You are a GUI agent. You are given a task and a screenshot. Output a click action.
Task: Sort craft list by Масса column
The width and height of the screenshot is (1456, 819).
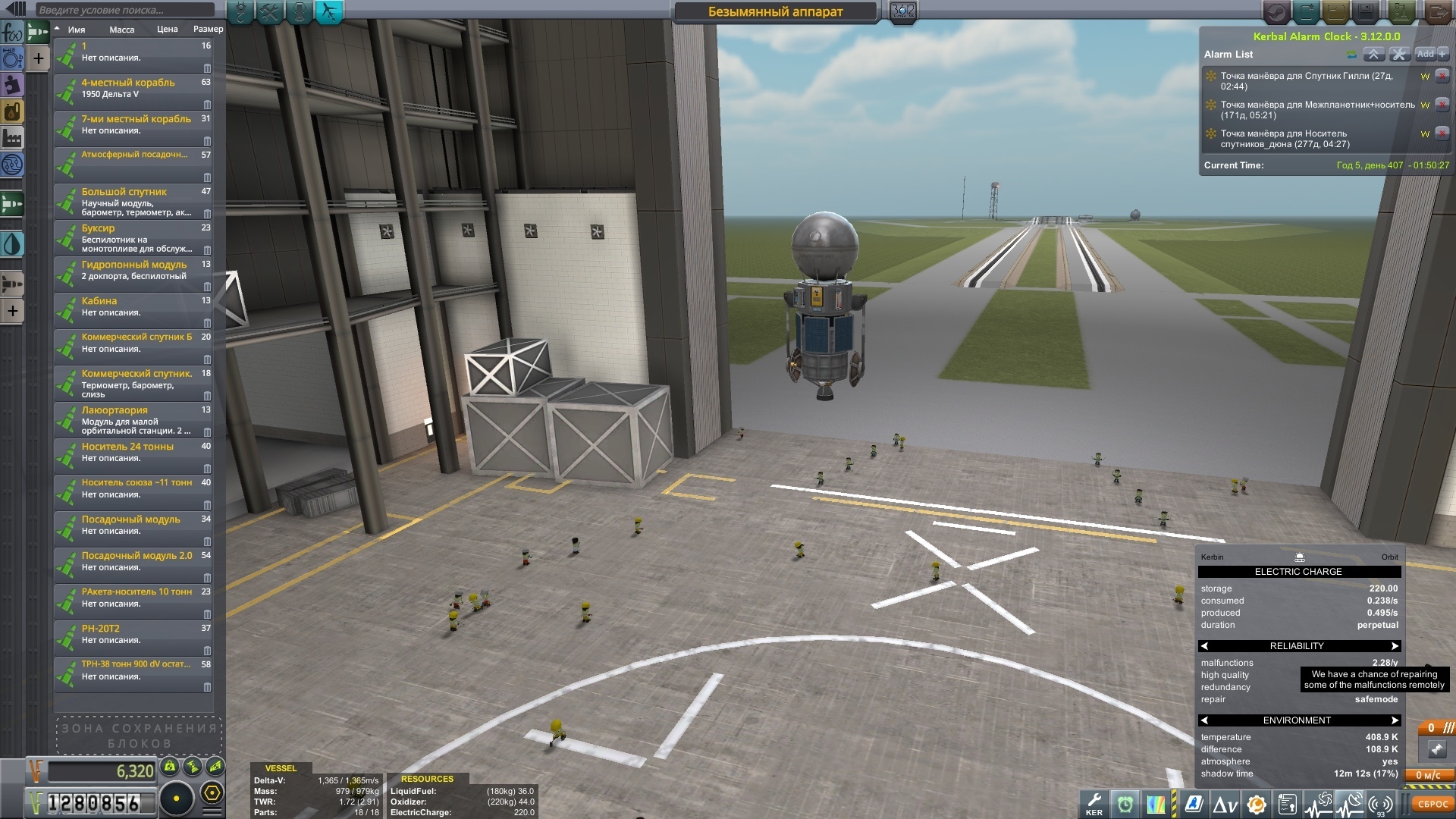(121, 30)
